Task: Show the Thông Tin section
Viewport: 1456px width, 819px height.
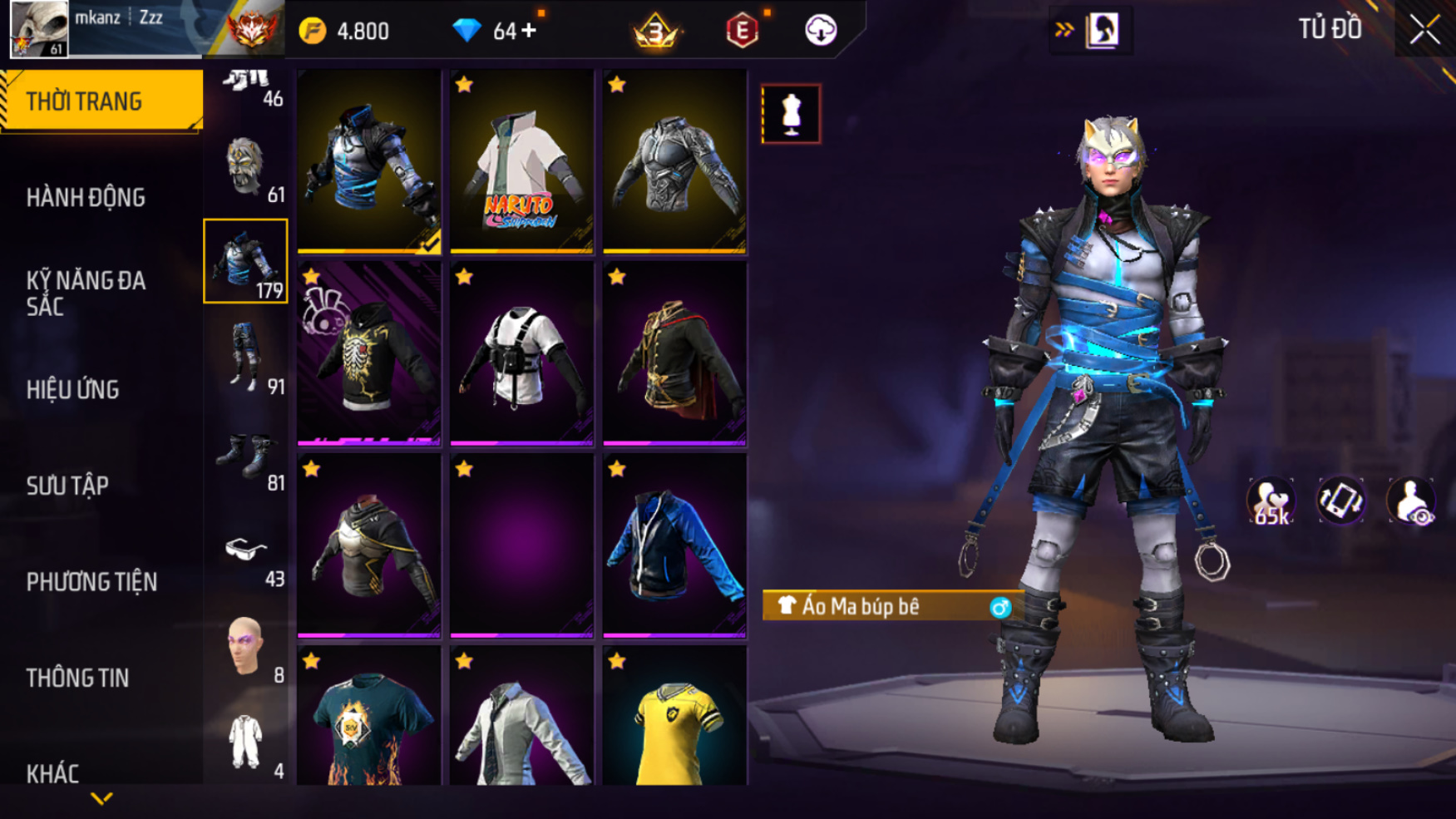Action: point(77,678)
